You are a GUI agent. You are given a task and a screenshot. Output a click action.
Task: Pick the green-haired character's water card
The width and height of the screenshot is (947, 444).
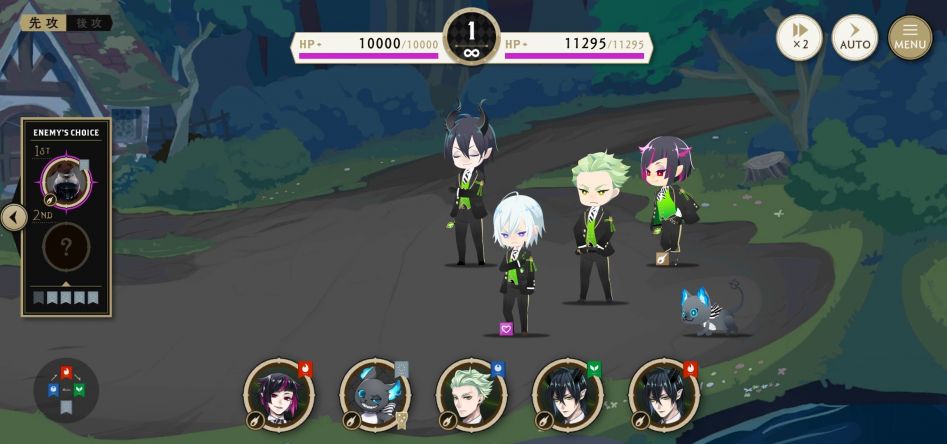click(470, 395)
